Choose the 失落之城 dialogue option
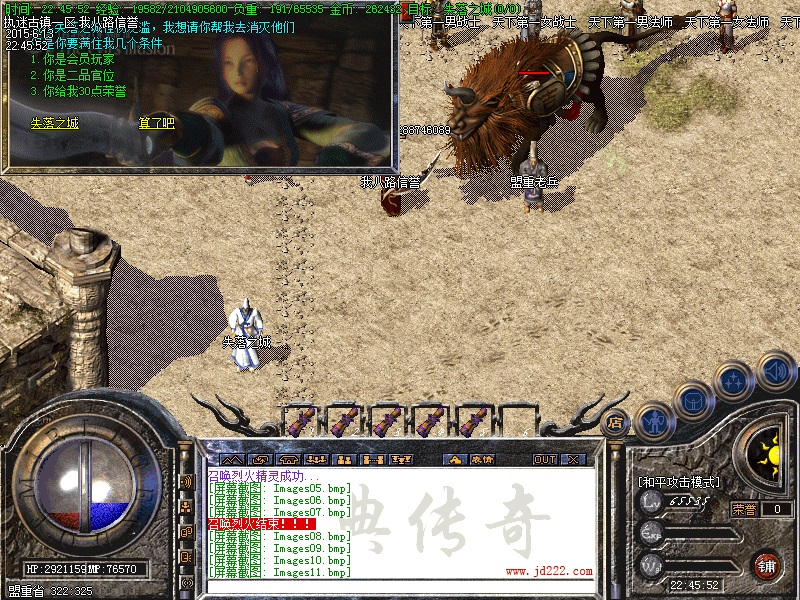 [x=54, y=124]
